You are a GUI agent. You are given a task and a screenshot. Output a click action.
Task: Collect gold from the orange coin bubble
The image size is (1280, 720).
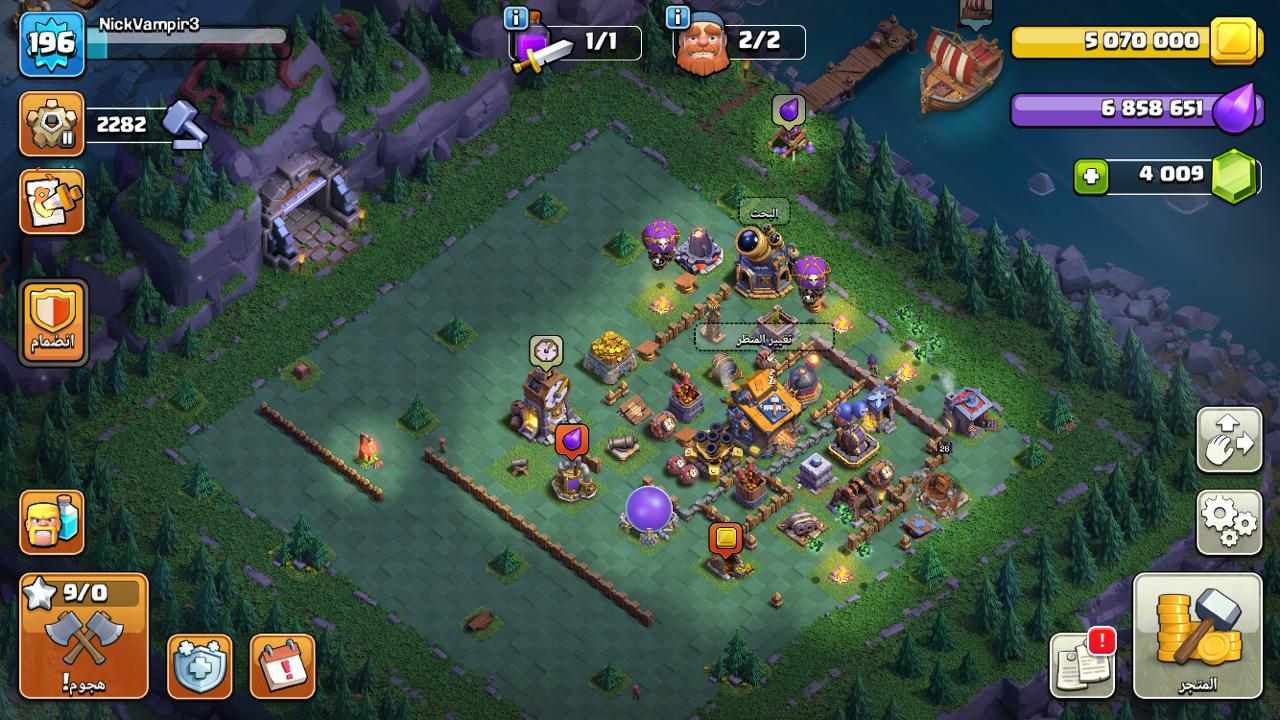pos(726,539)
